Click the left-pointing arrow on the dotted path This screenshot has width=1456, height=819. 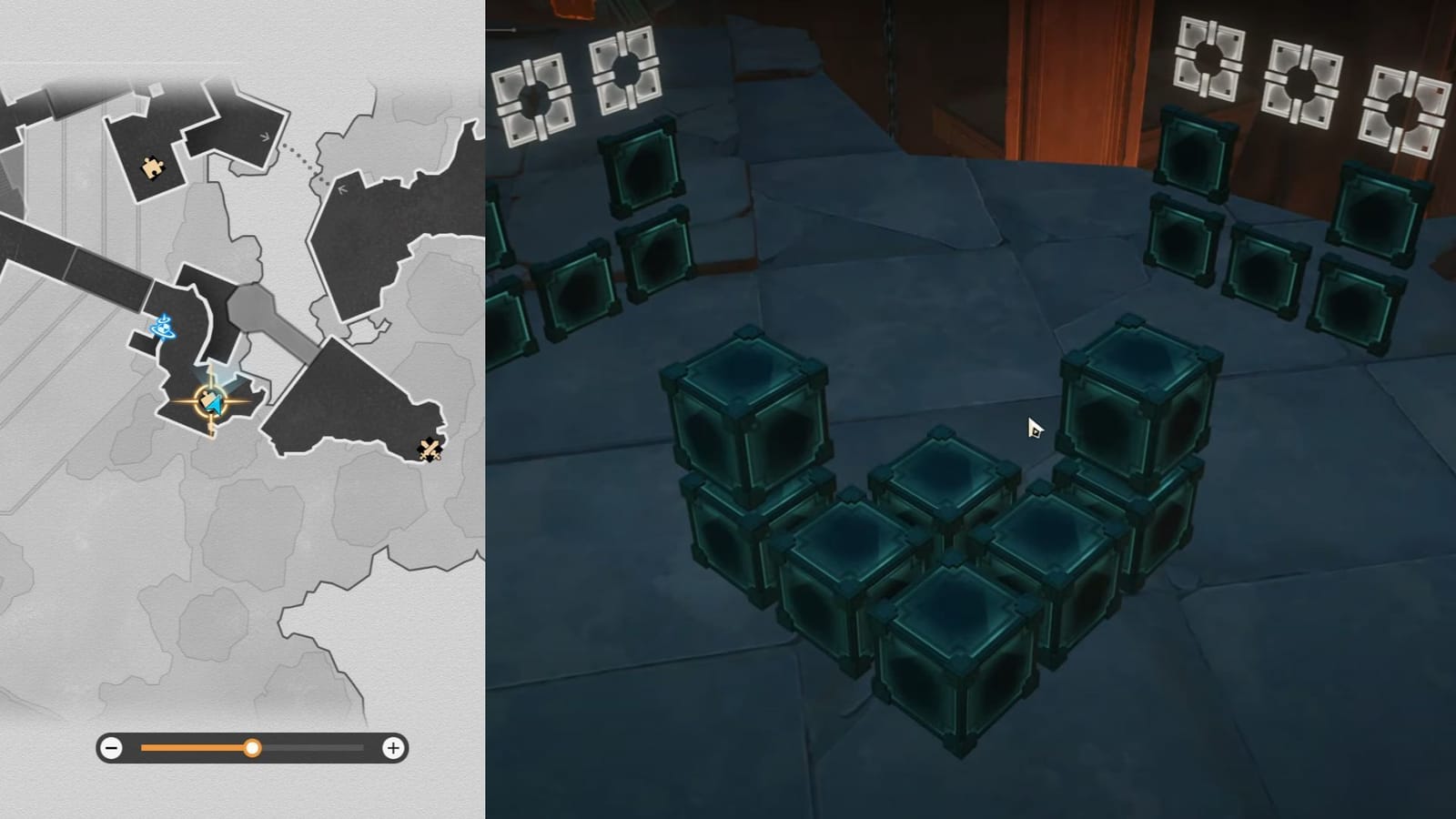tap(342, 187)
